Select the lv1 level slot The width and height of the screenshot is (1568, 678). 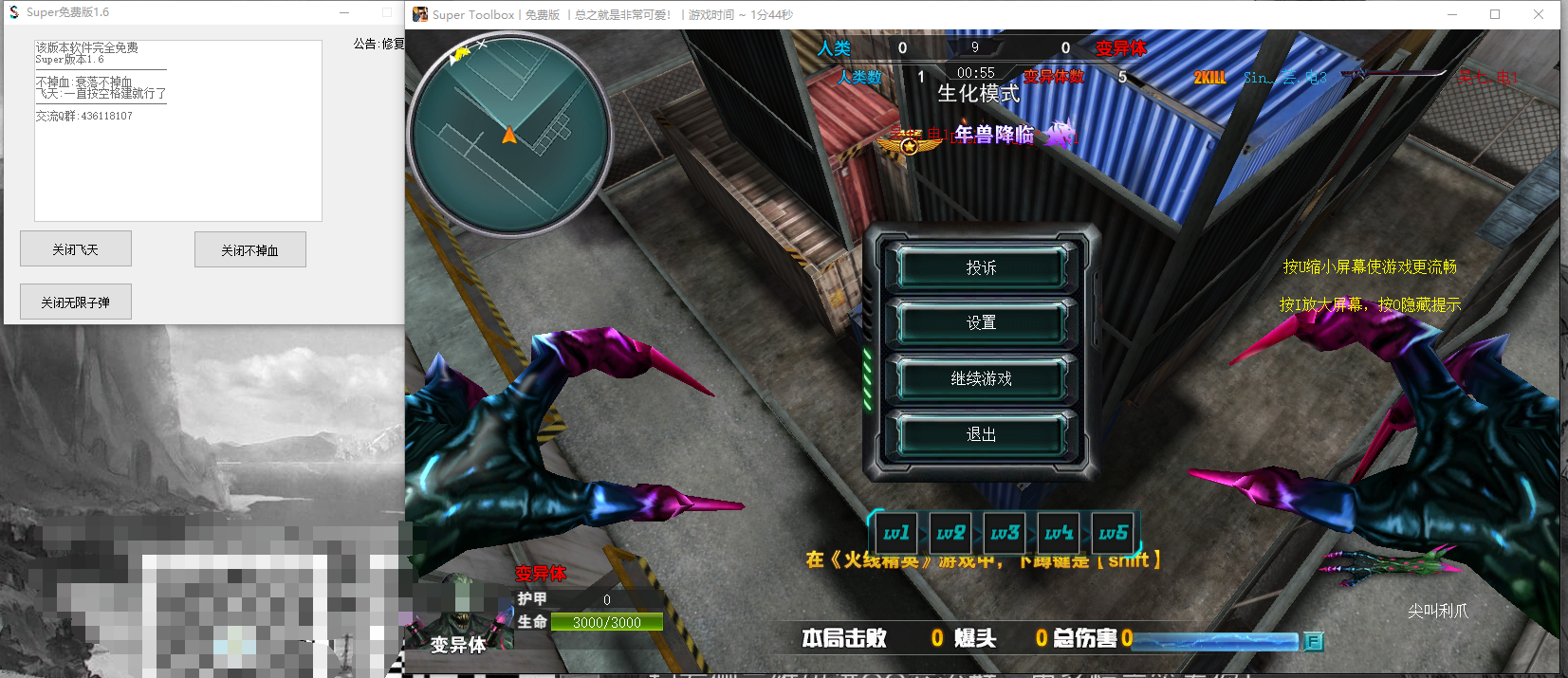(896, 534)
